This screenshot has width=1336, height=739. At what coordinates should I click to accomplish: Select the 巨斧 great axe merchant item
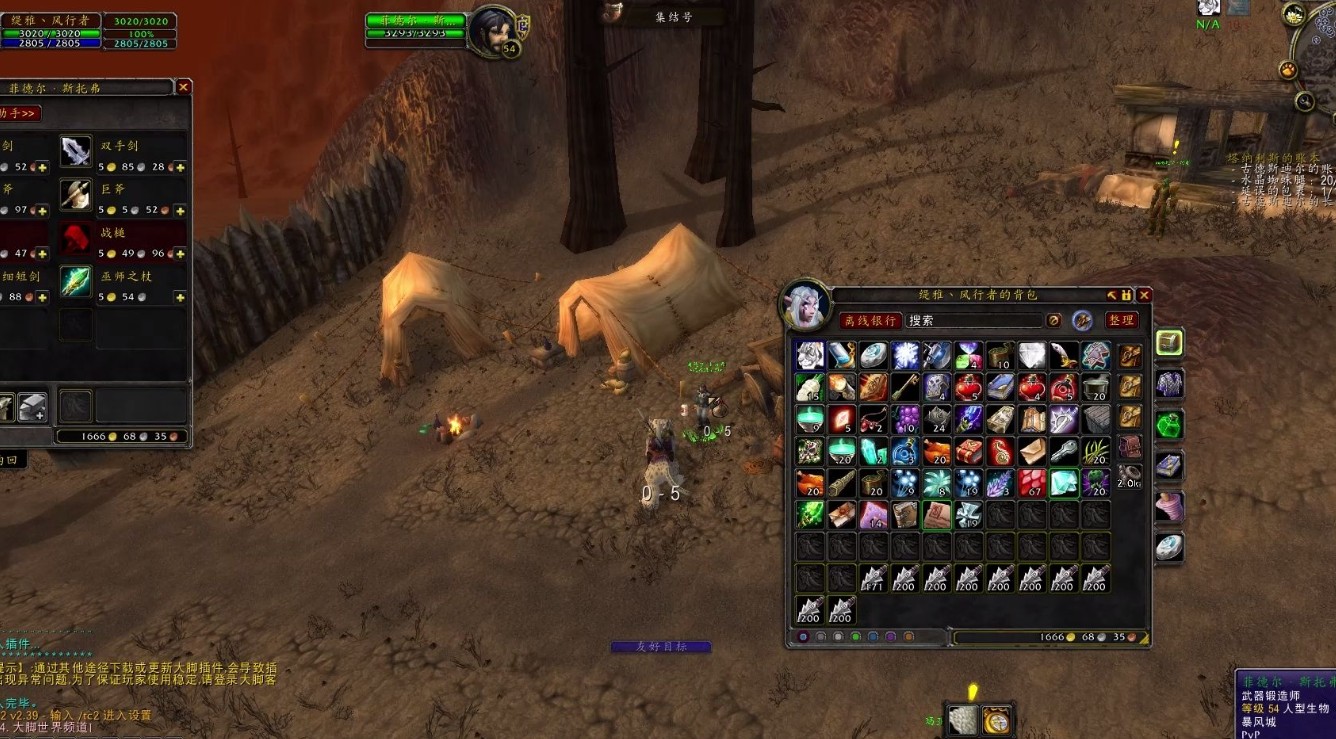click(x=76, y=194)
